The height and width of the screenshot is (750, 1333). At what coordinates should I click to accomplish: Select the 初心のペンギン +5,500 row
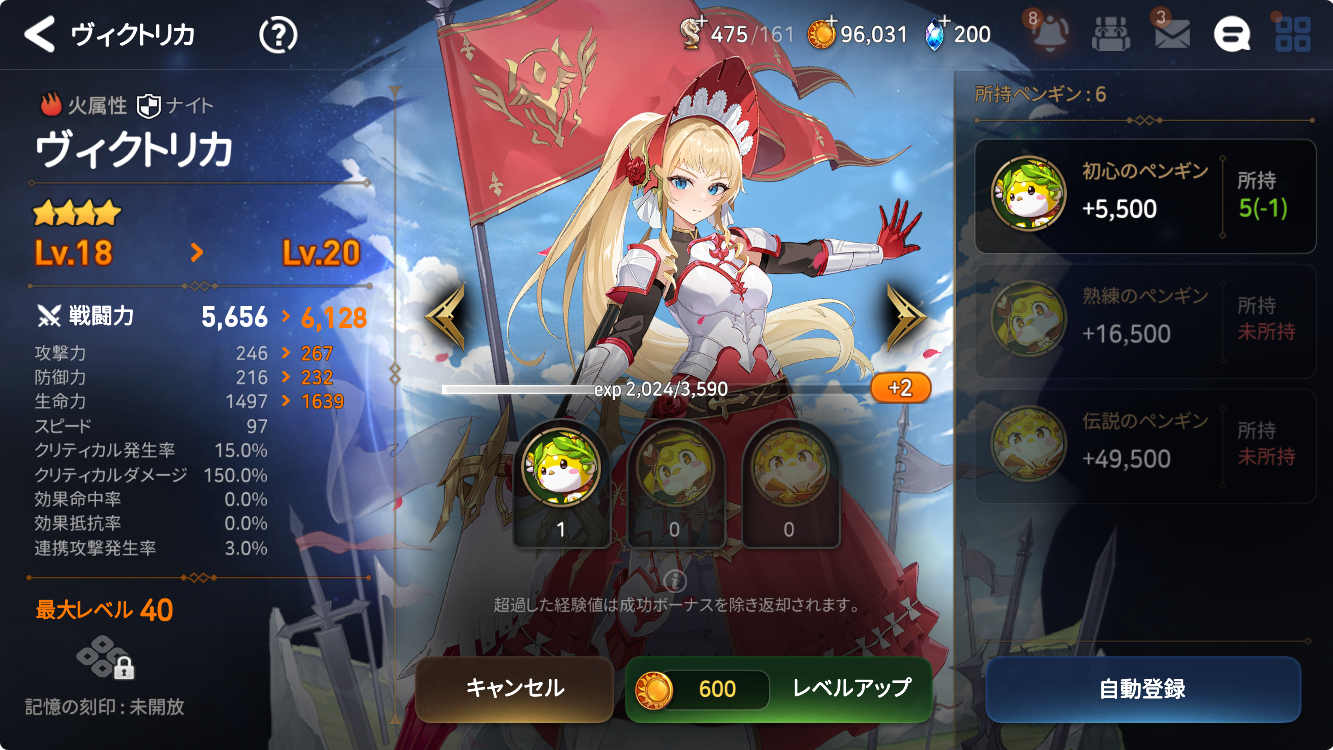[x=1145, y=195]
